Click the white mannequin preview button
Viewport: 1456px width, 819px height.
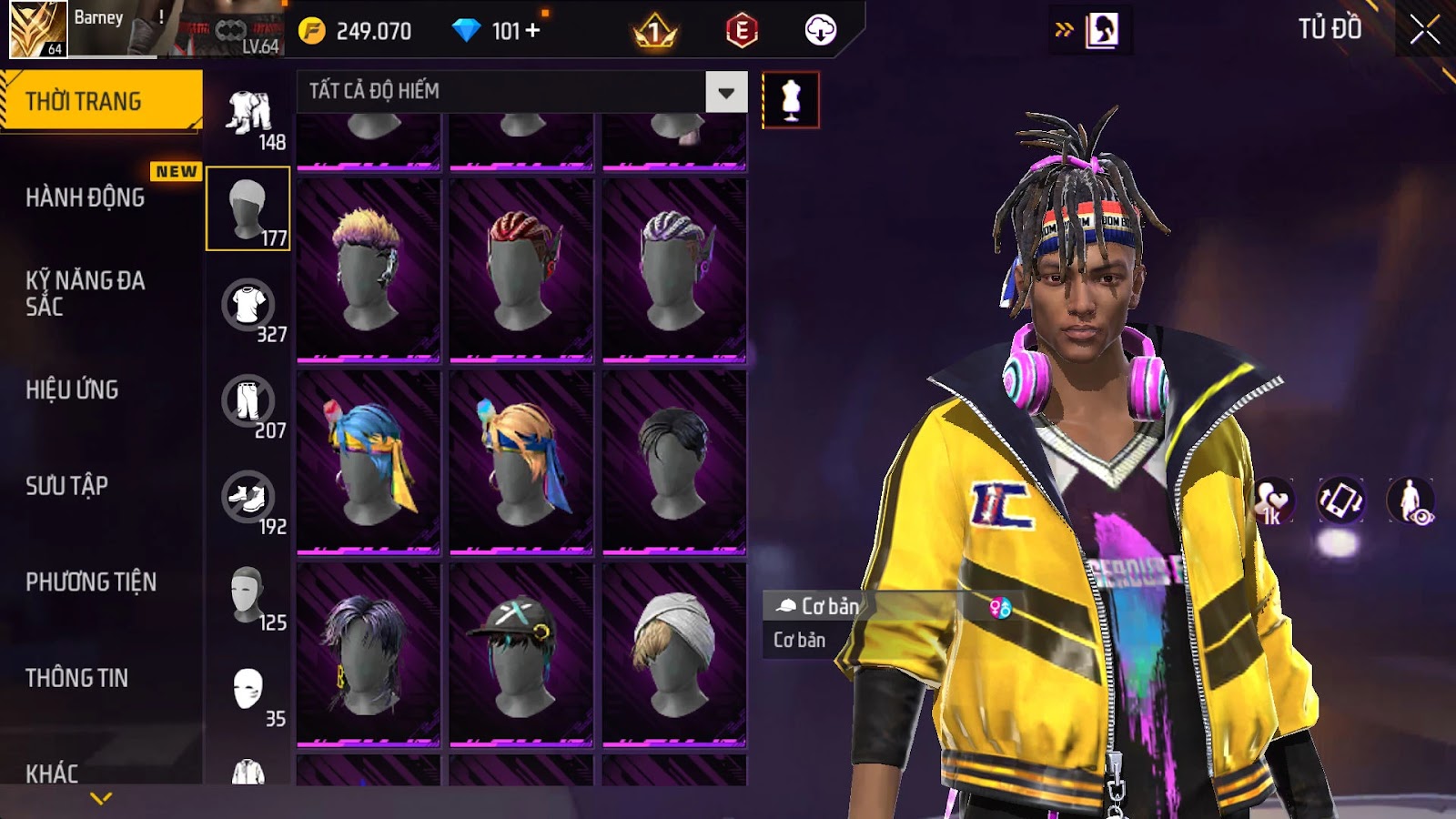[790, 100]
